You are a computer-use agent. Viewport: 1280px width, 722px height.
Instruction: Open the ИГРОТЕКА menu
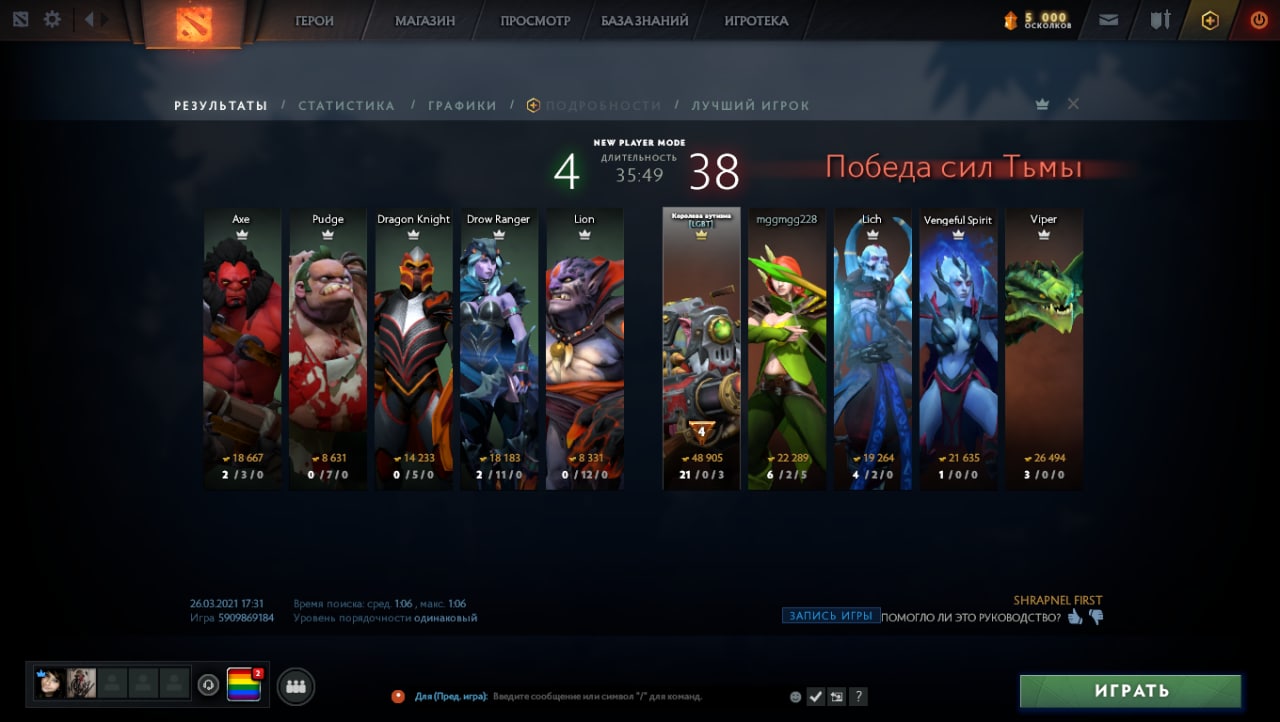(x=756, y=20)
